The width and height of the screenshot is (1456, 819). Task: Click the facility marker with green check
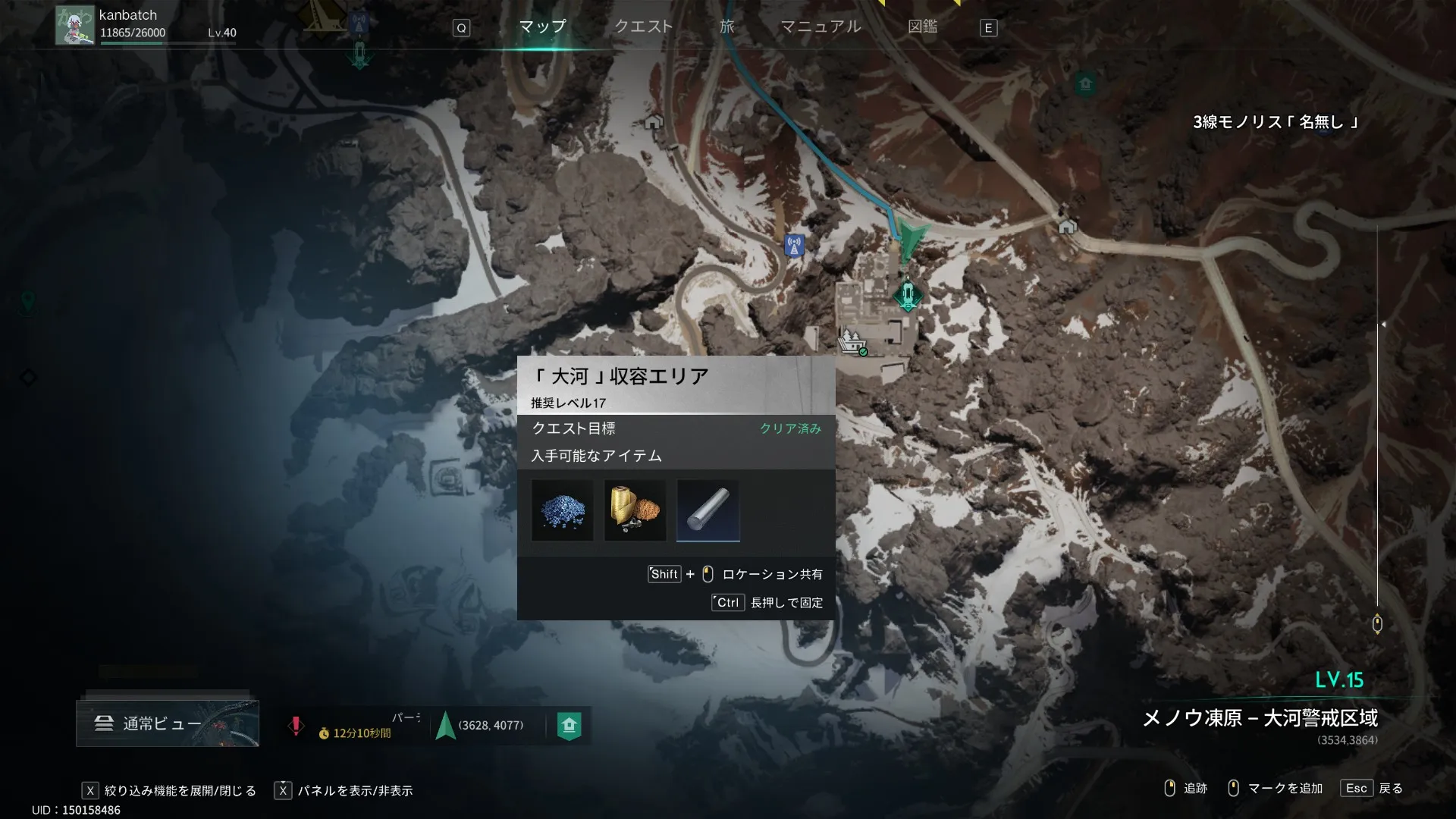[x=852, y=342]
